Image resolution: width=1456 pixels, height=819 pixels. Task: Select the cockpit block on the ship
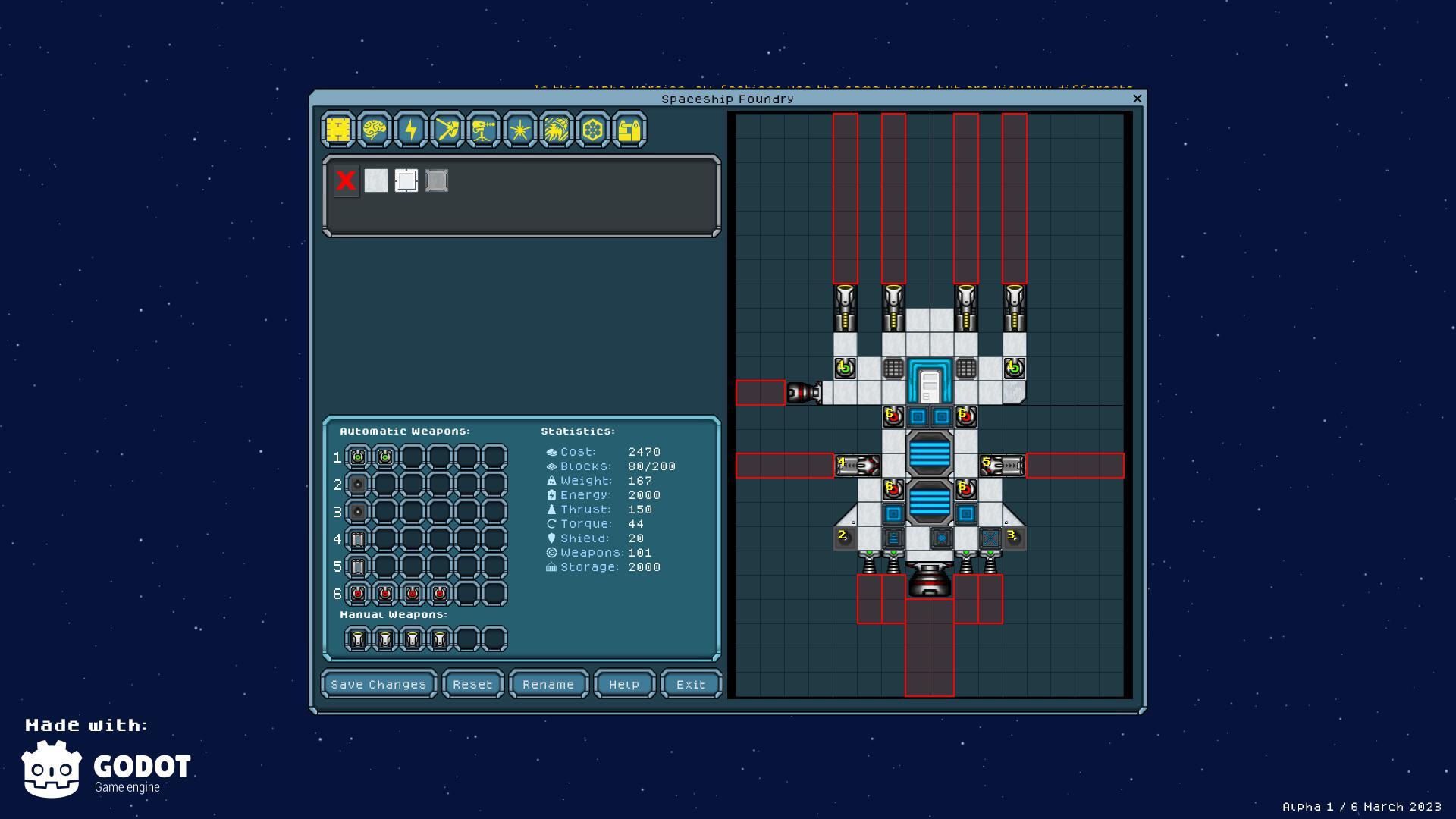click(x=930, y=381)
